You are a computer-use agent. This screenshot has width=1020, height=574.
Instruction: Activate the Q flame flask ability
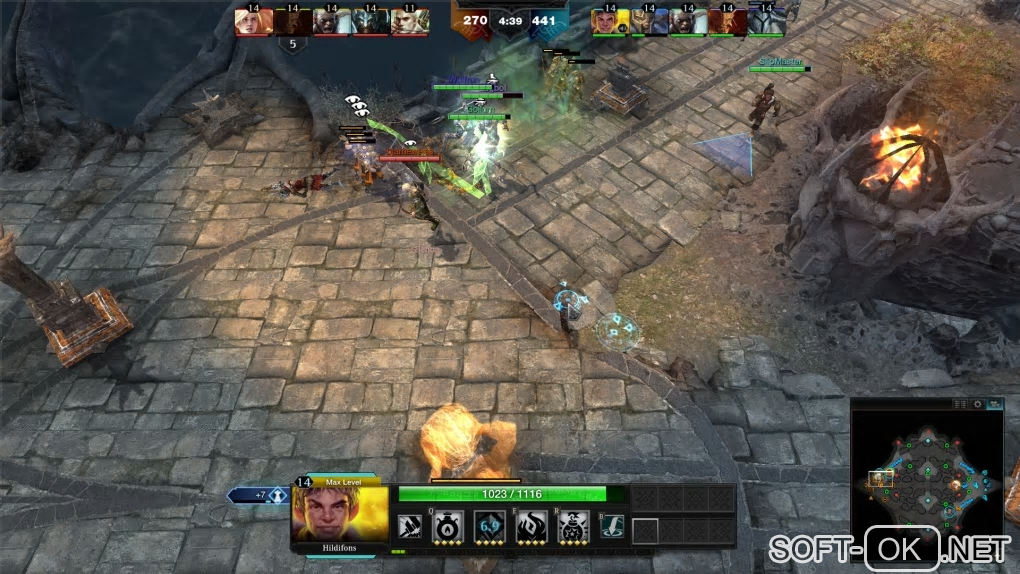click(447, 527)
